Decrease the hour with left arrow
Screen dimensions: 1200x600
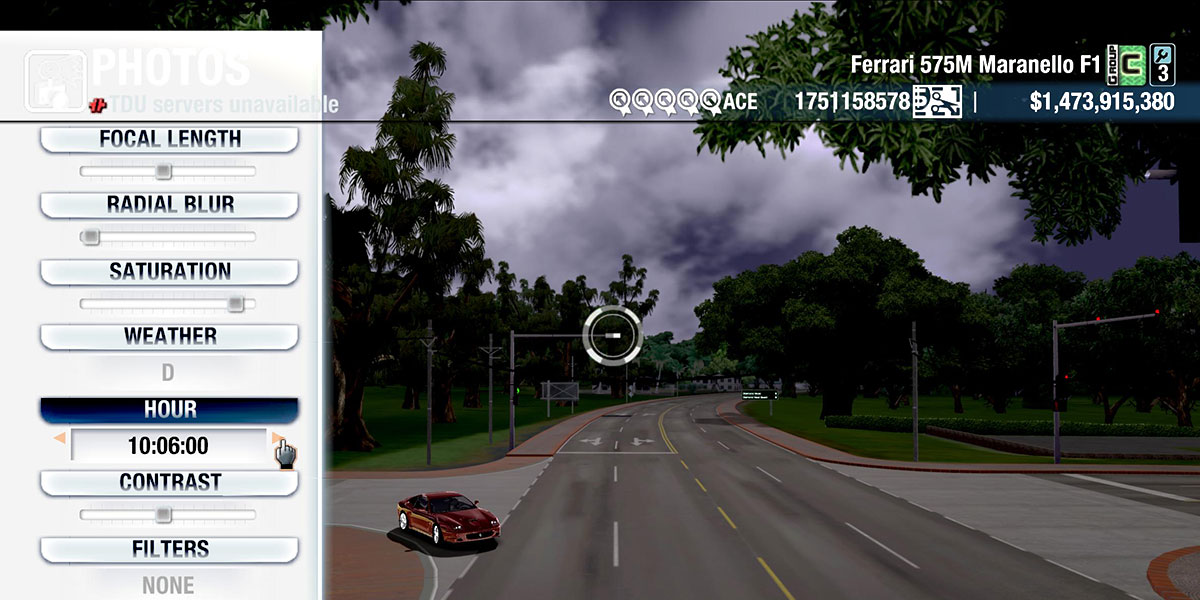click(60, 438)
